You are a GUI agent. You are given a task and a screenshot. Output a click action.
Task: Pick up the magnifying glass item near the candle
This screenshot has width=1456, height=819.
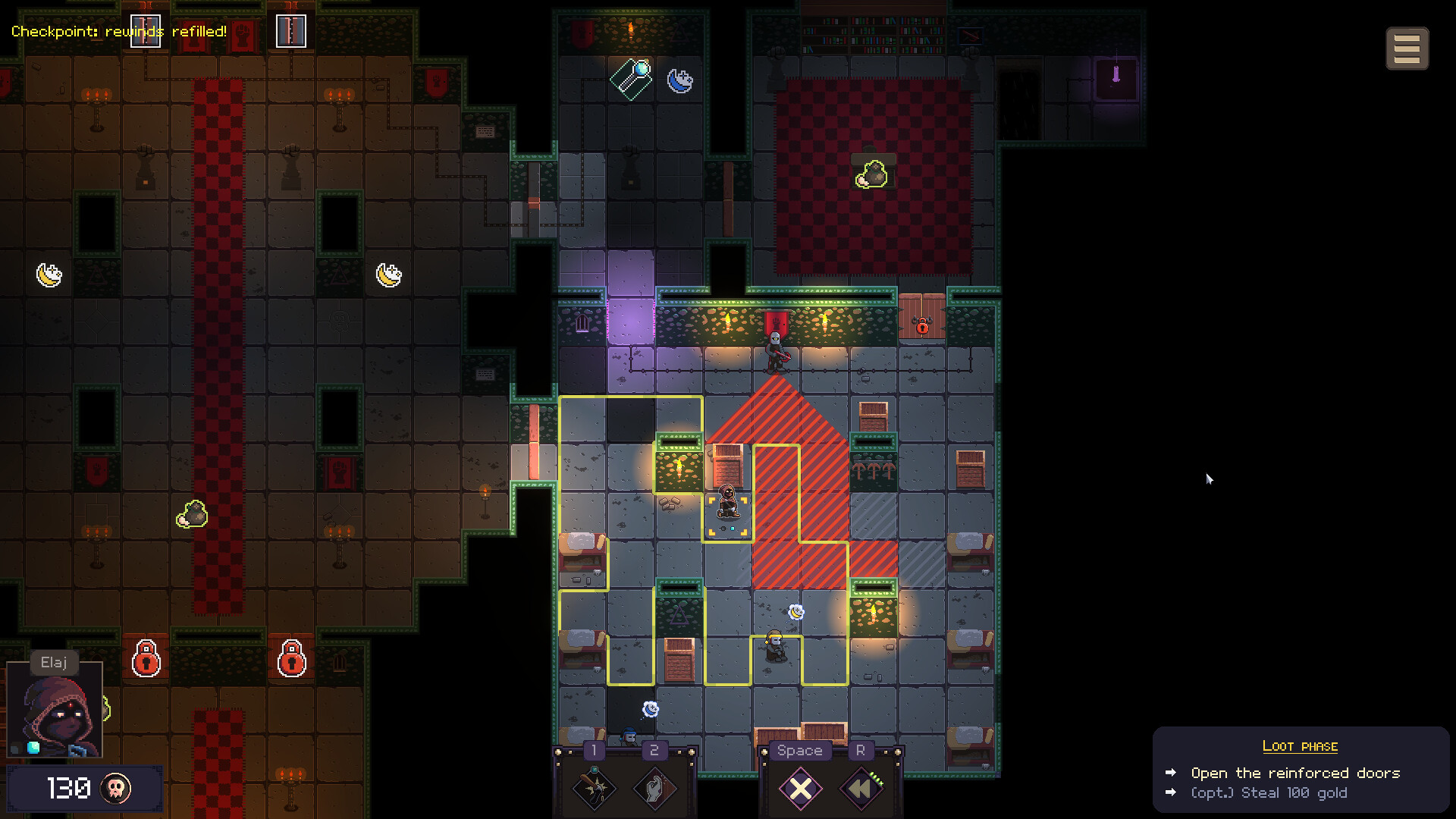(x=632, y=78)
